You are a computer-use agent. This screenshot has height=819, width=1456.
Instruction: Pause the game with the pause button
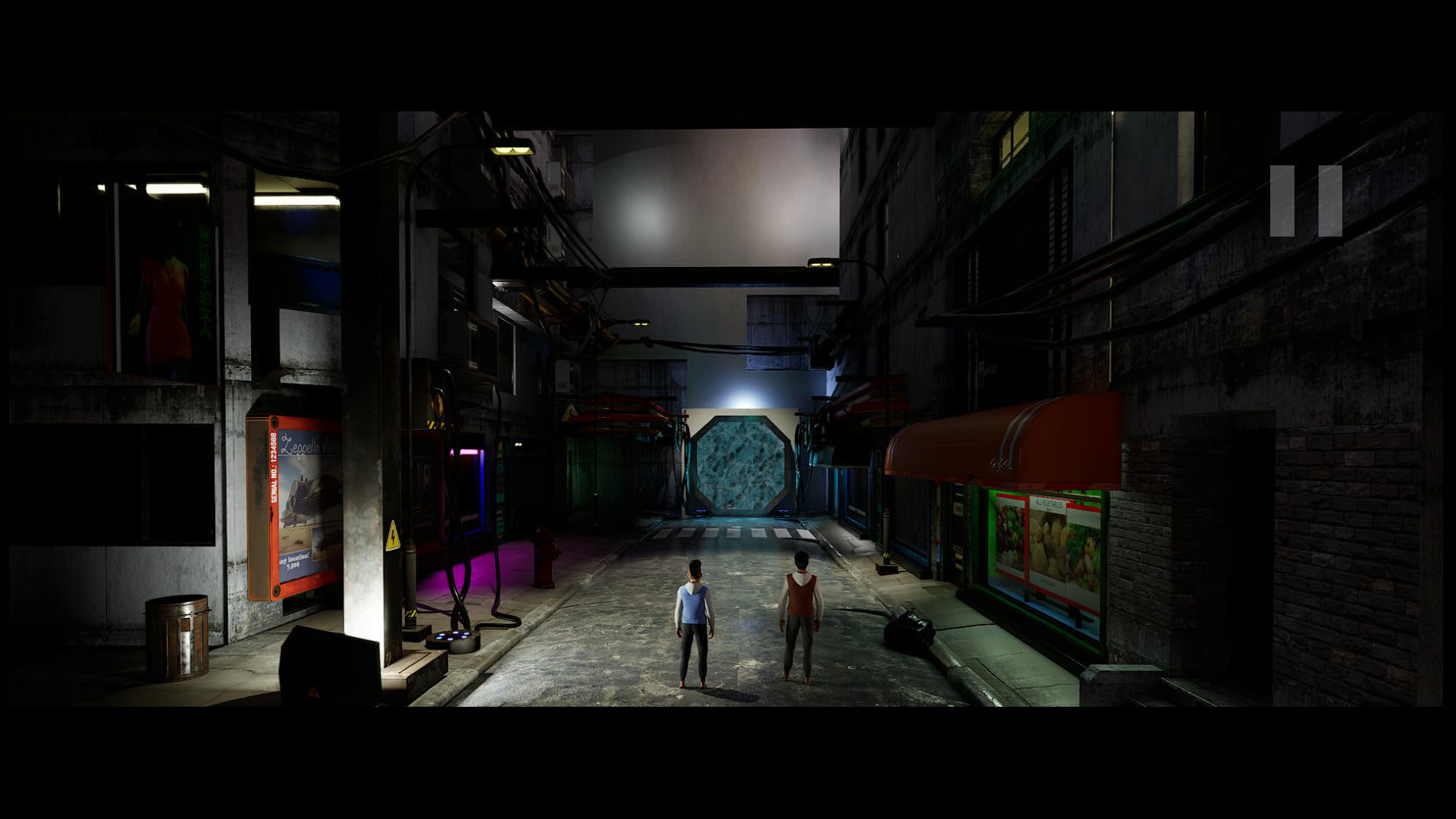point(1306,201)
